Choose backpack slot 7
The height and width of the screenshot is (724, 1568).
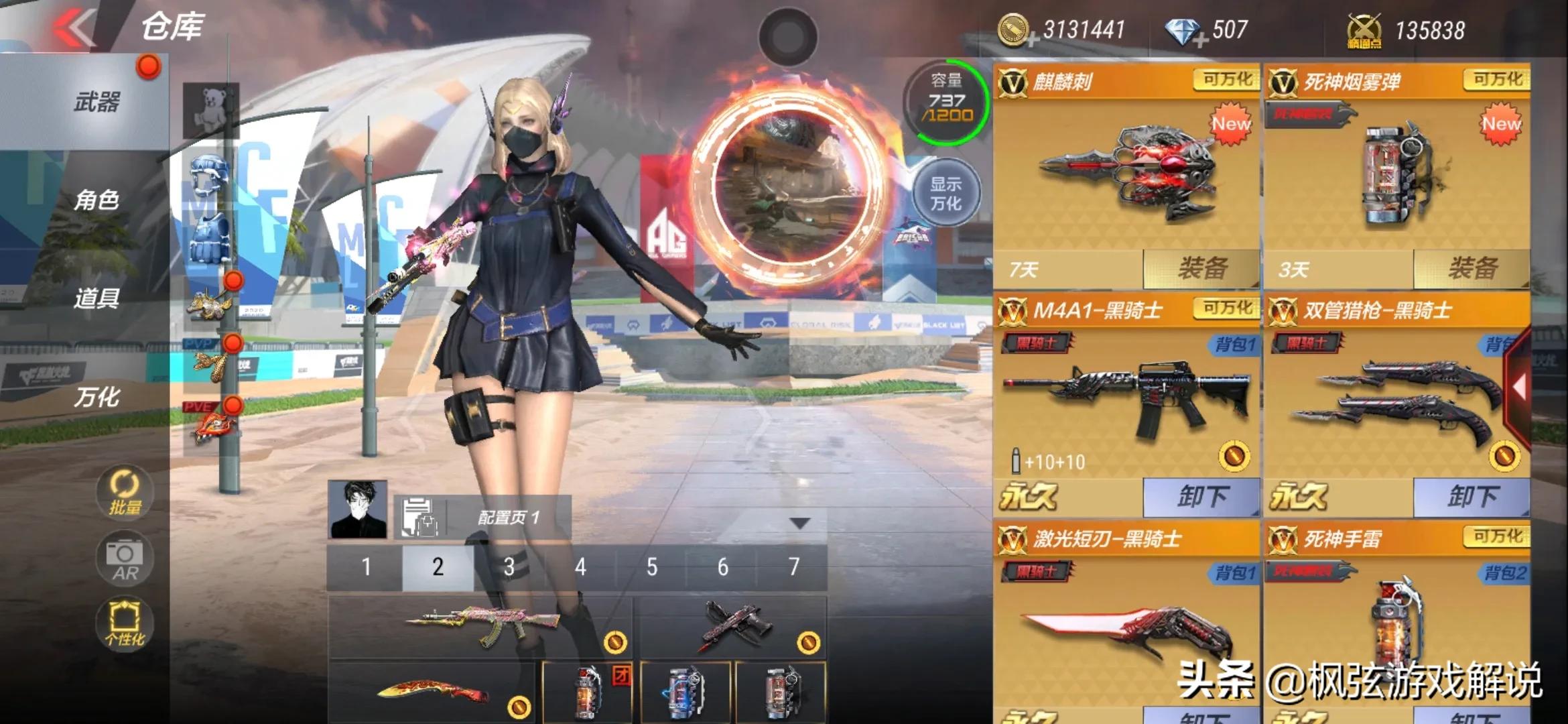pos(793,568)
